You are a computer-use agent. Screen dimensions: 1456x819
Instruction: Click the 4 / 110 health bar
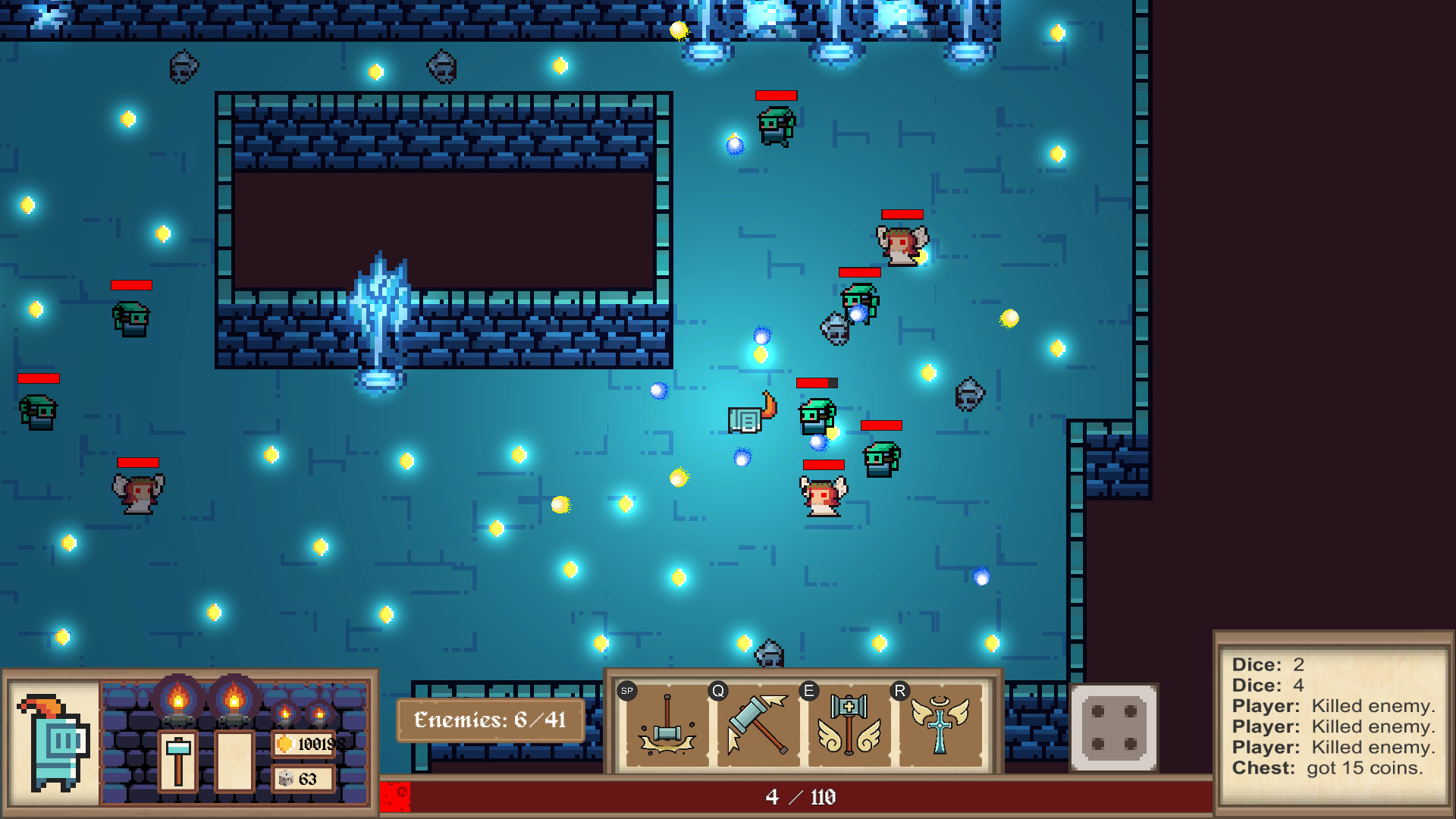[x=800, y=797]
